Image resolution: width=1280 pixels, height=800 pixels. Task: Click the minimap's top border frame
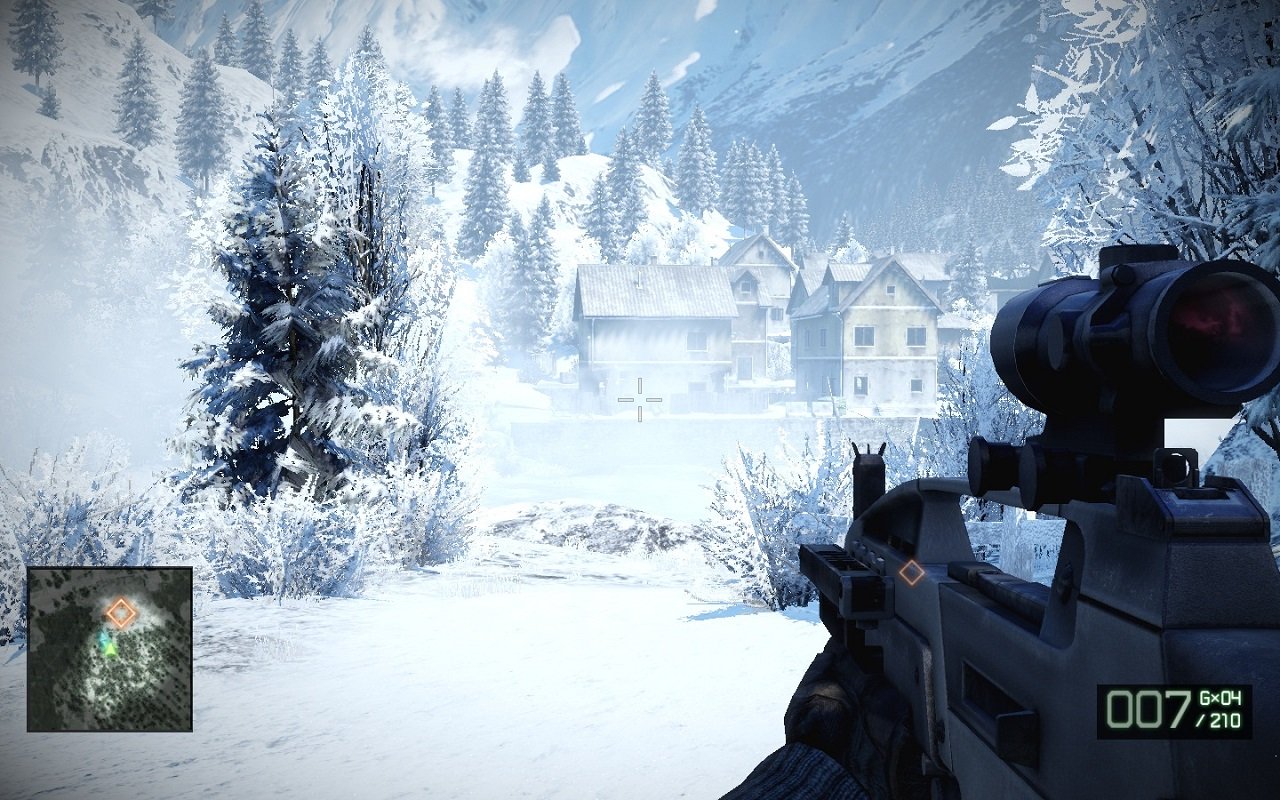[110, 570]
